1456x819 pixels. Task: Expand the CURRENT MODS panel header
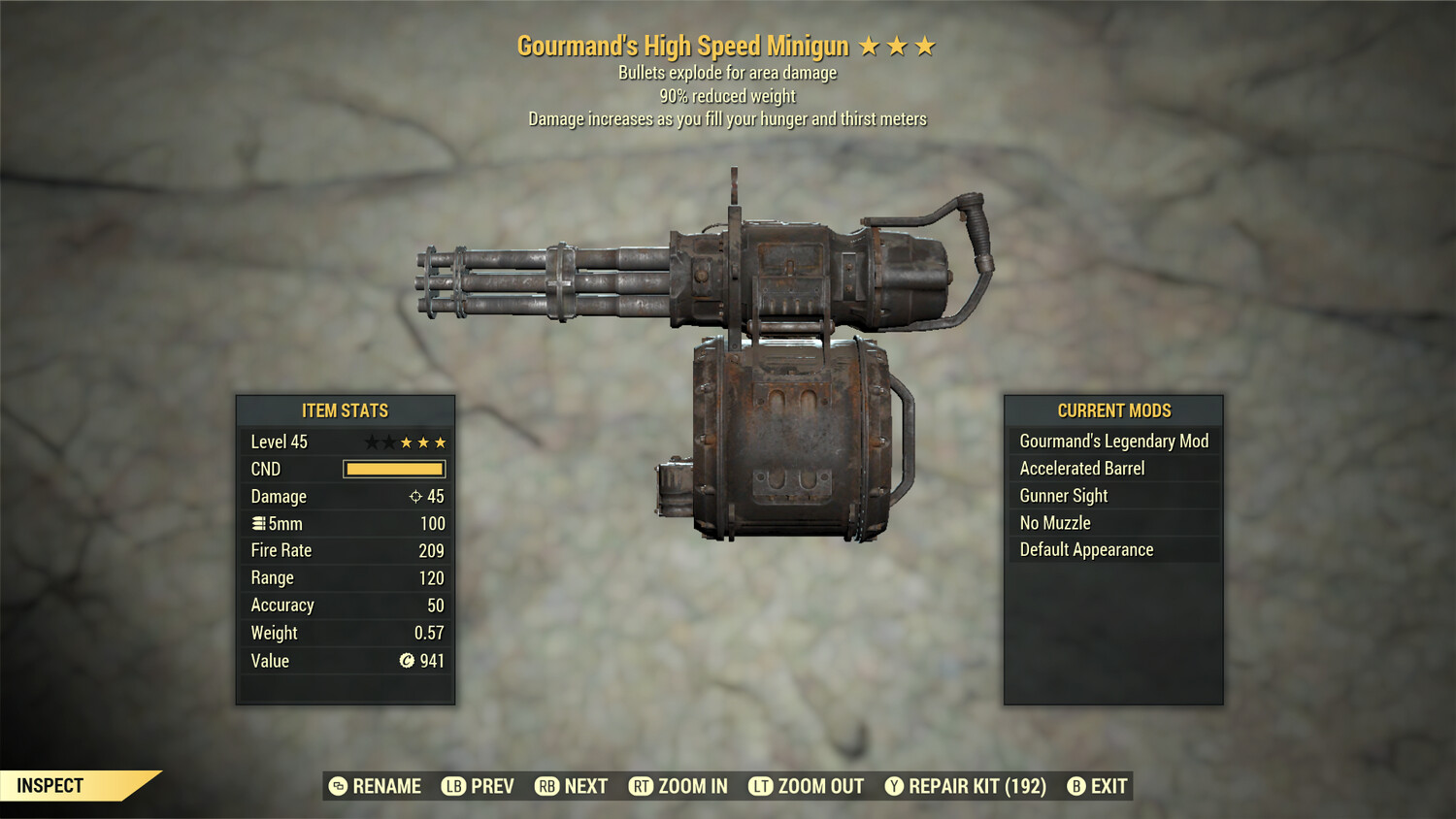point(1112,410)
